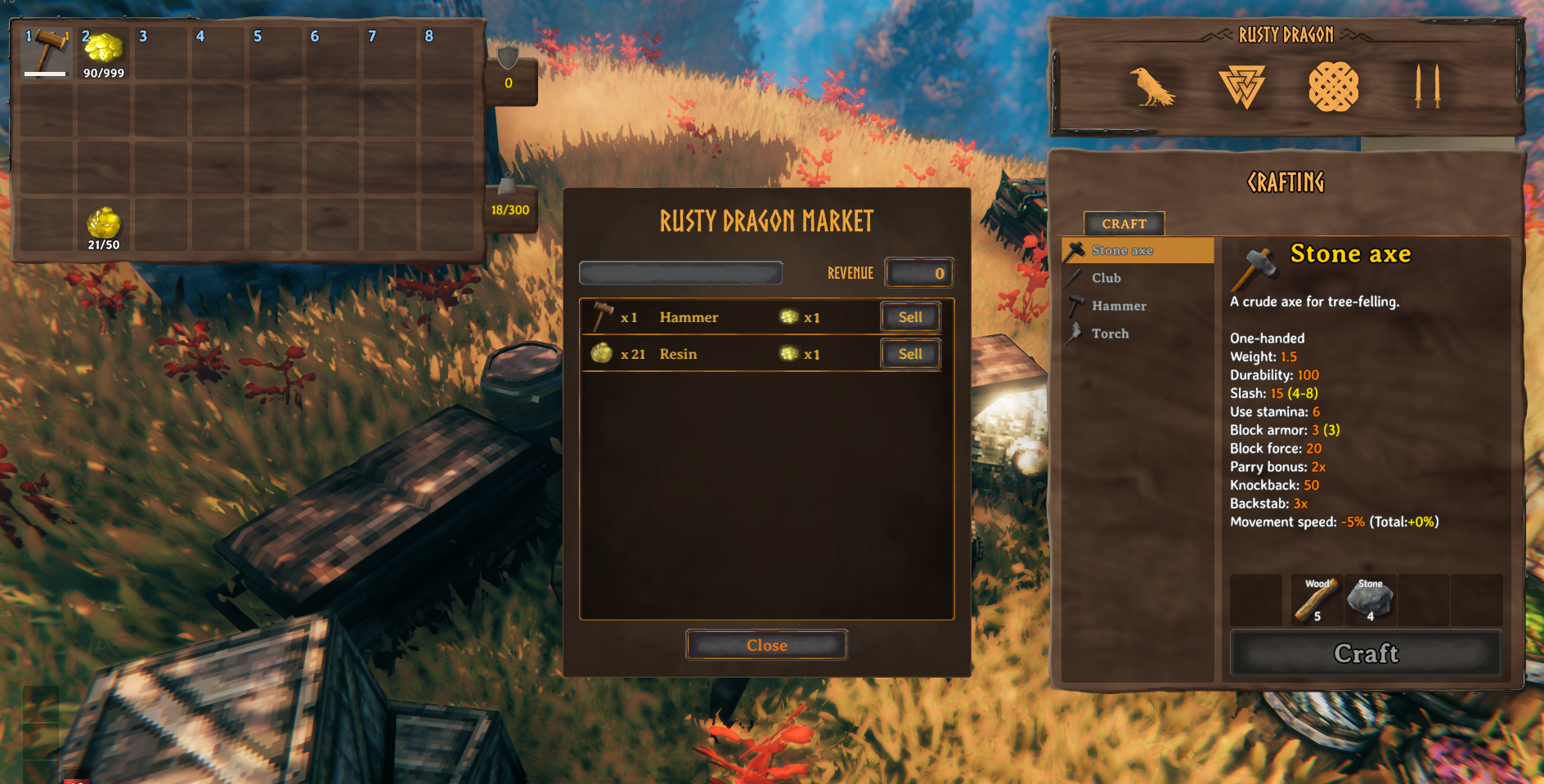Inspect the Stone ingredient requirement slot
1544x784 pixels.
1370,600
